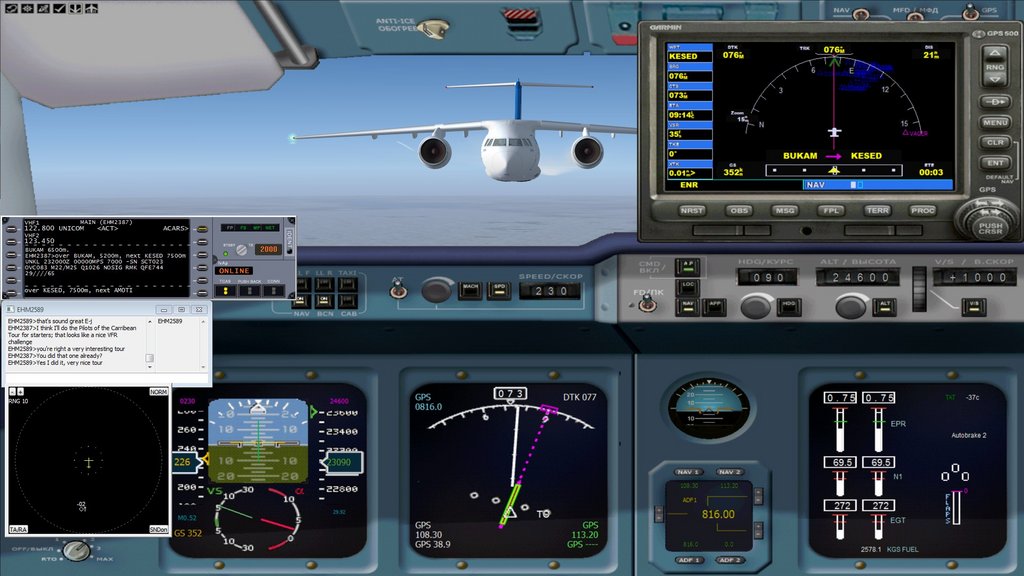1024x576 pixels.
Task: Close the EHM2589 chat window
Action: (201, 310)
